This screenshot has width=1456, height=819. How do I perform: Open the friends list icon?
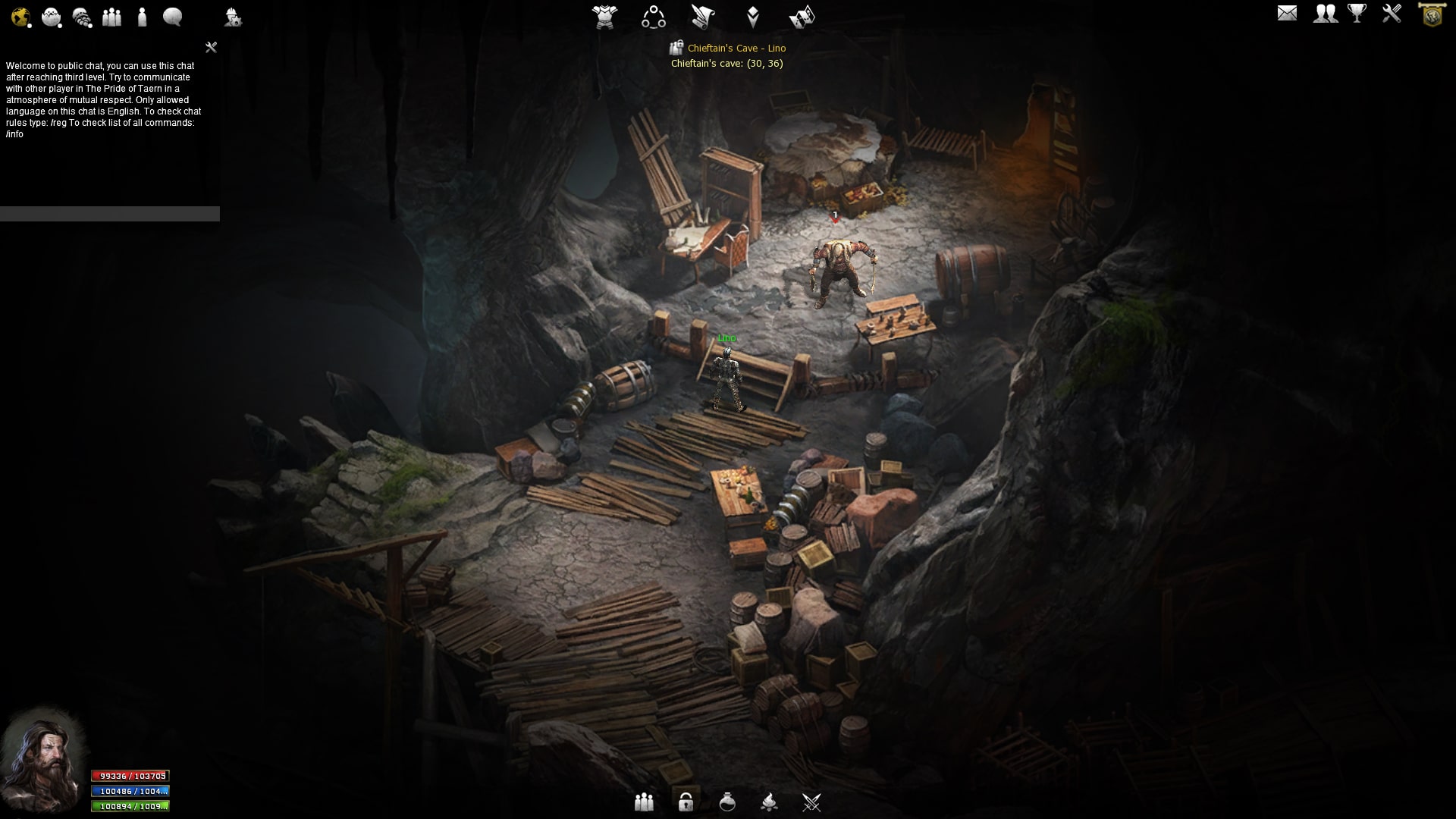(x=1325, y=13)
